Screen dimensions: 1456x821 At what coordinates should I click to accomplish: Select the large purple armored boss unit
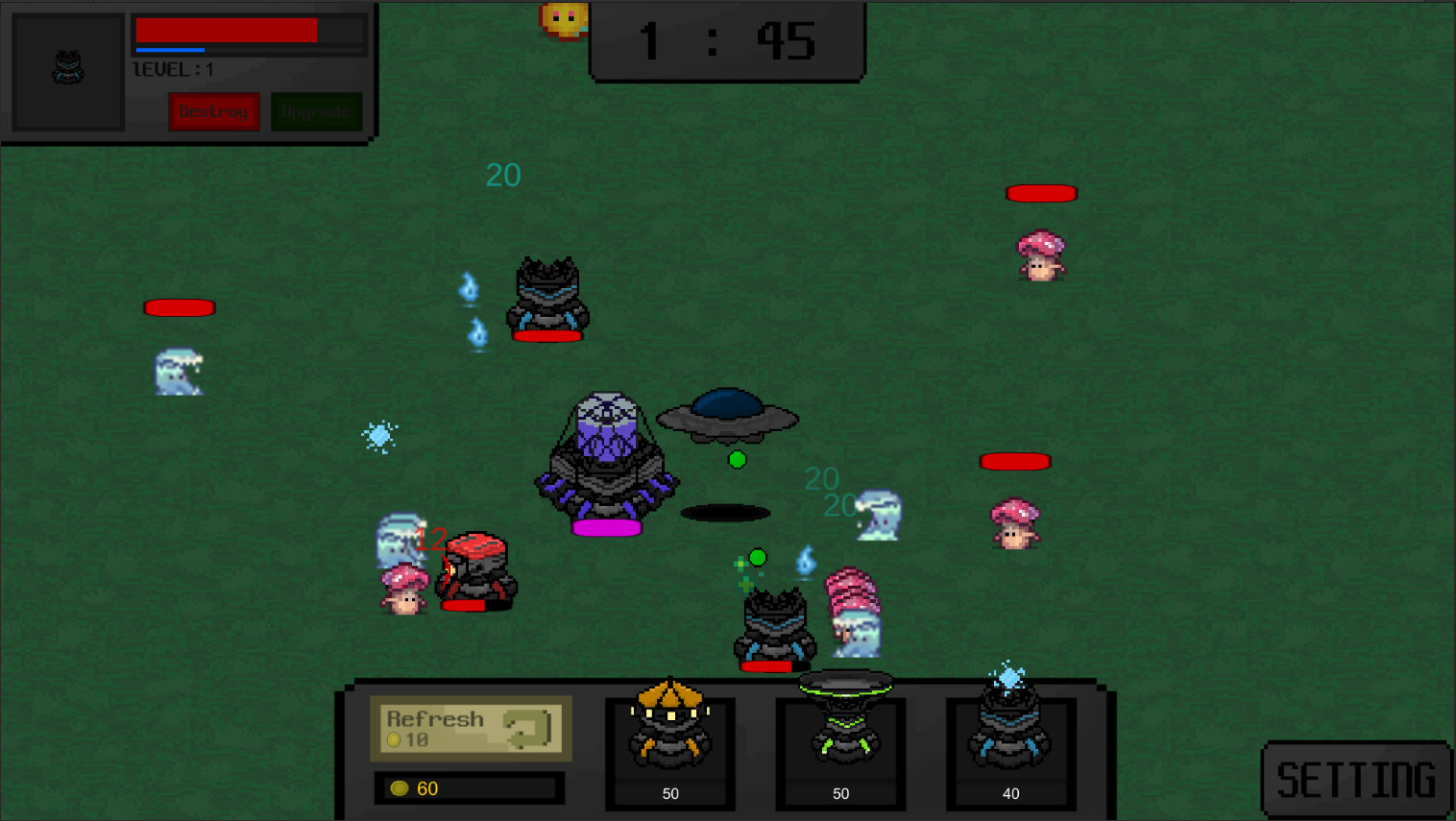click(x=607, y=461)
